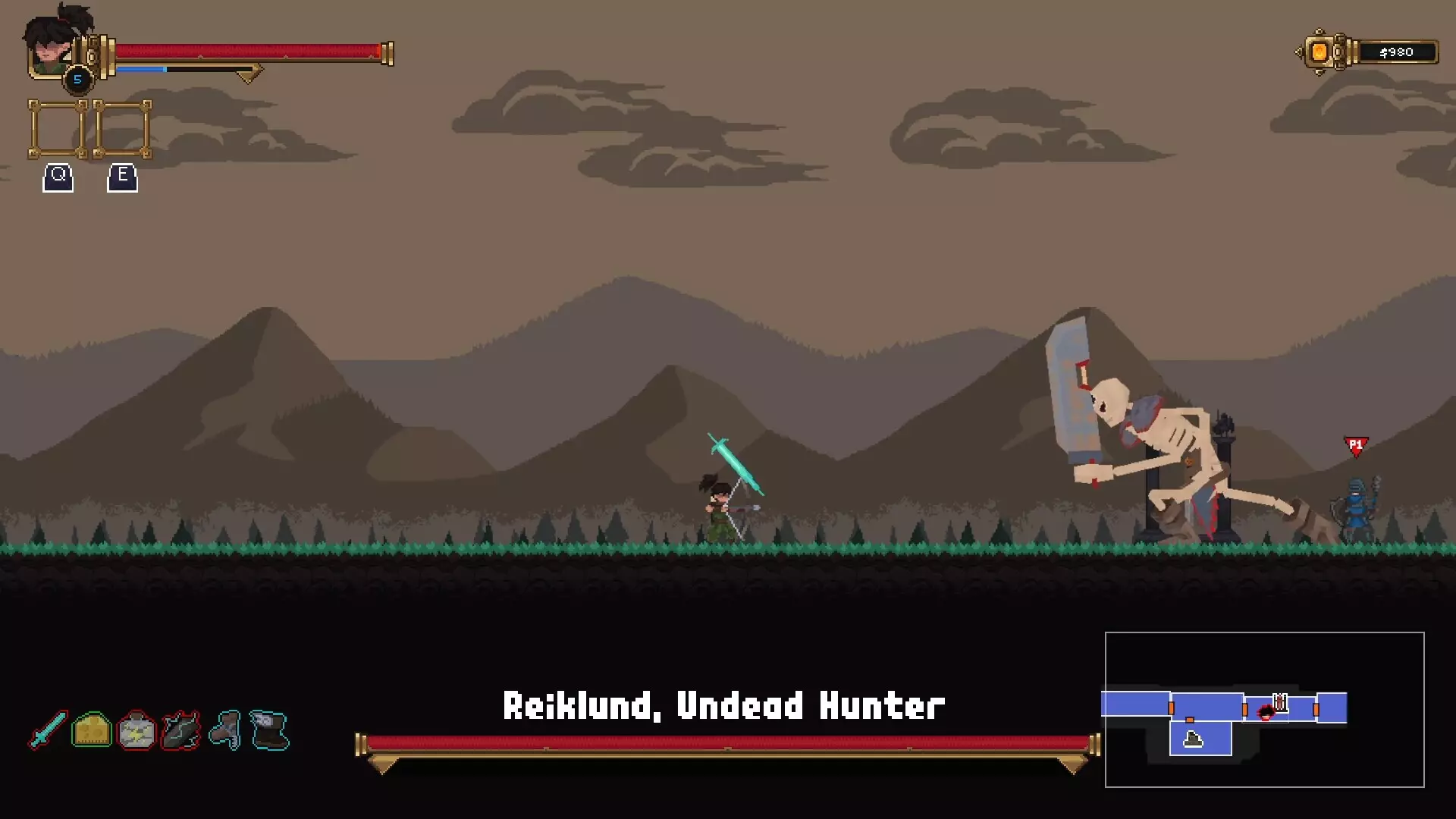Viewport: 1456px width, 819px height.
Task: Open the minimap in the corner
Action: tap(1264, 709)
